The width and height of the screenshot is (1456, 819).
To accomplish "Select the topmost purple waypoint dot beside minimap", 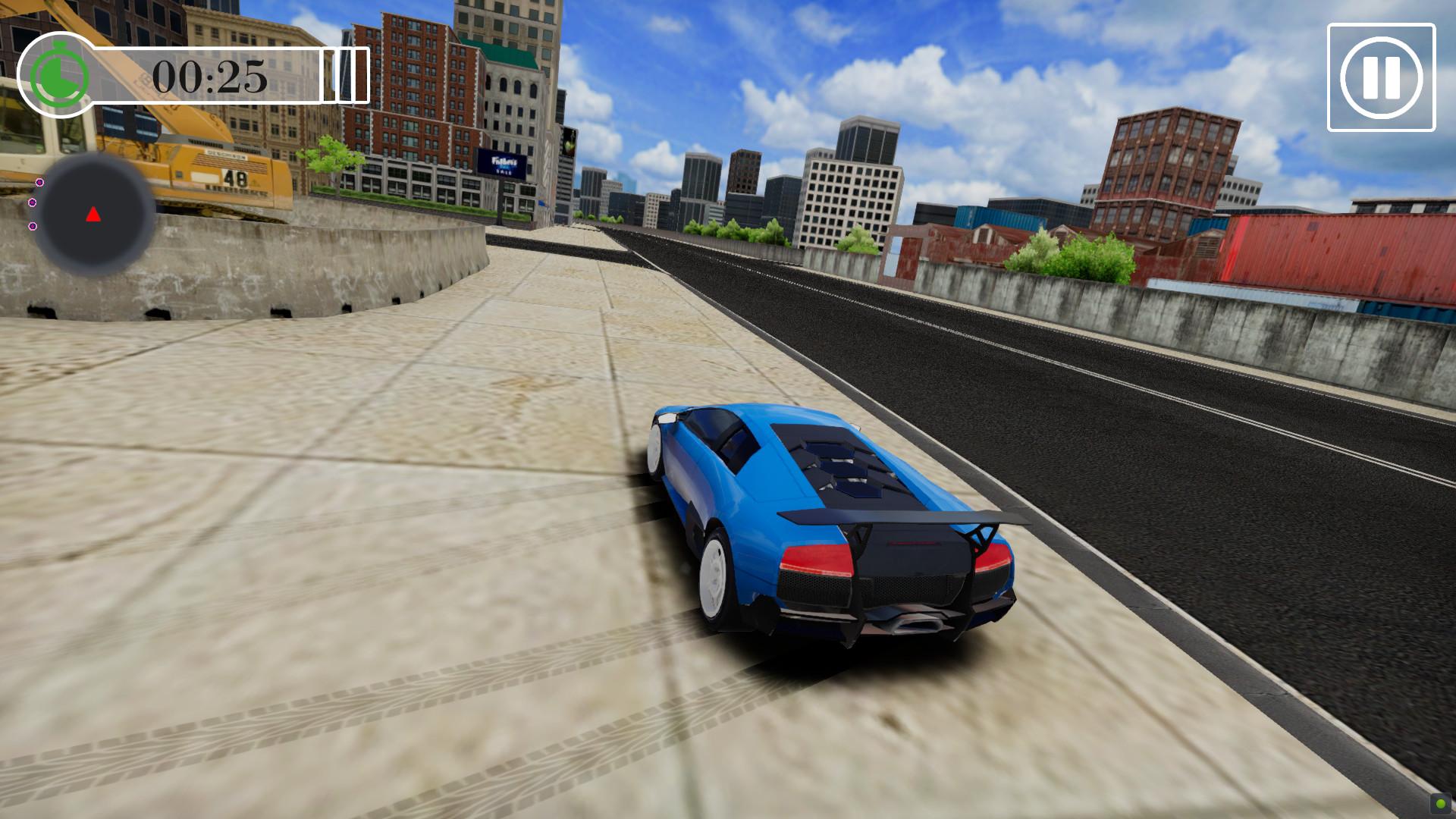I will 39,182.
